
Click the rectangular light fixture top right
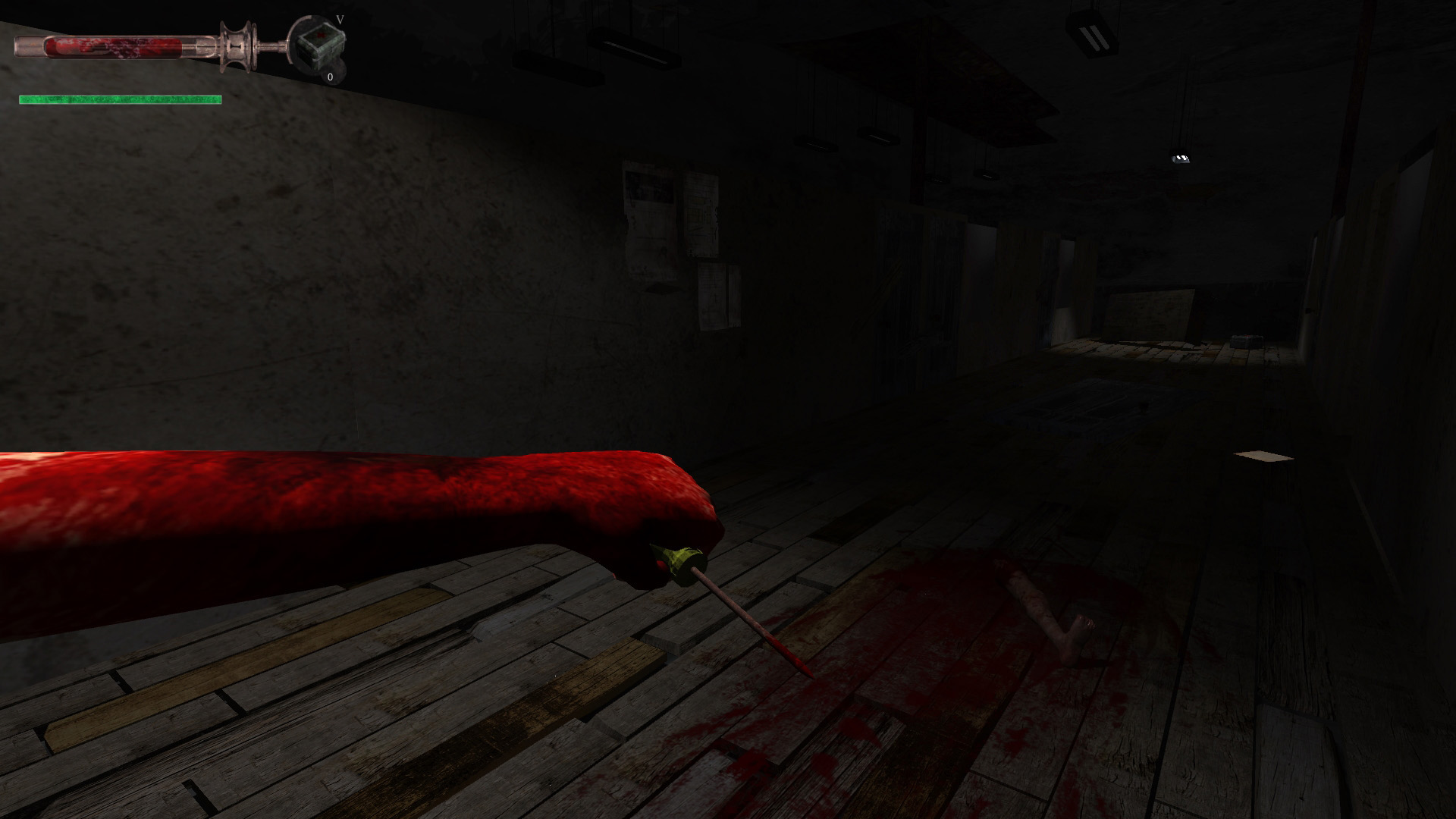(1092, 33)
